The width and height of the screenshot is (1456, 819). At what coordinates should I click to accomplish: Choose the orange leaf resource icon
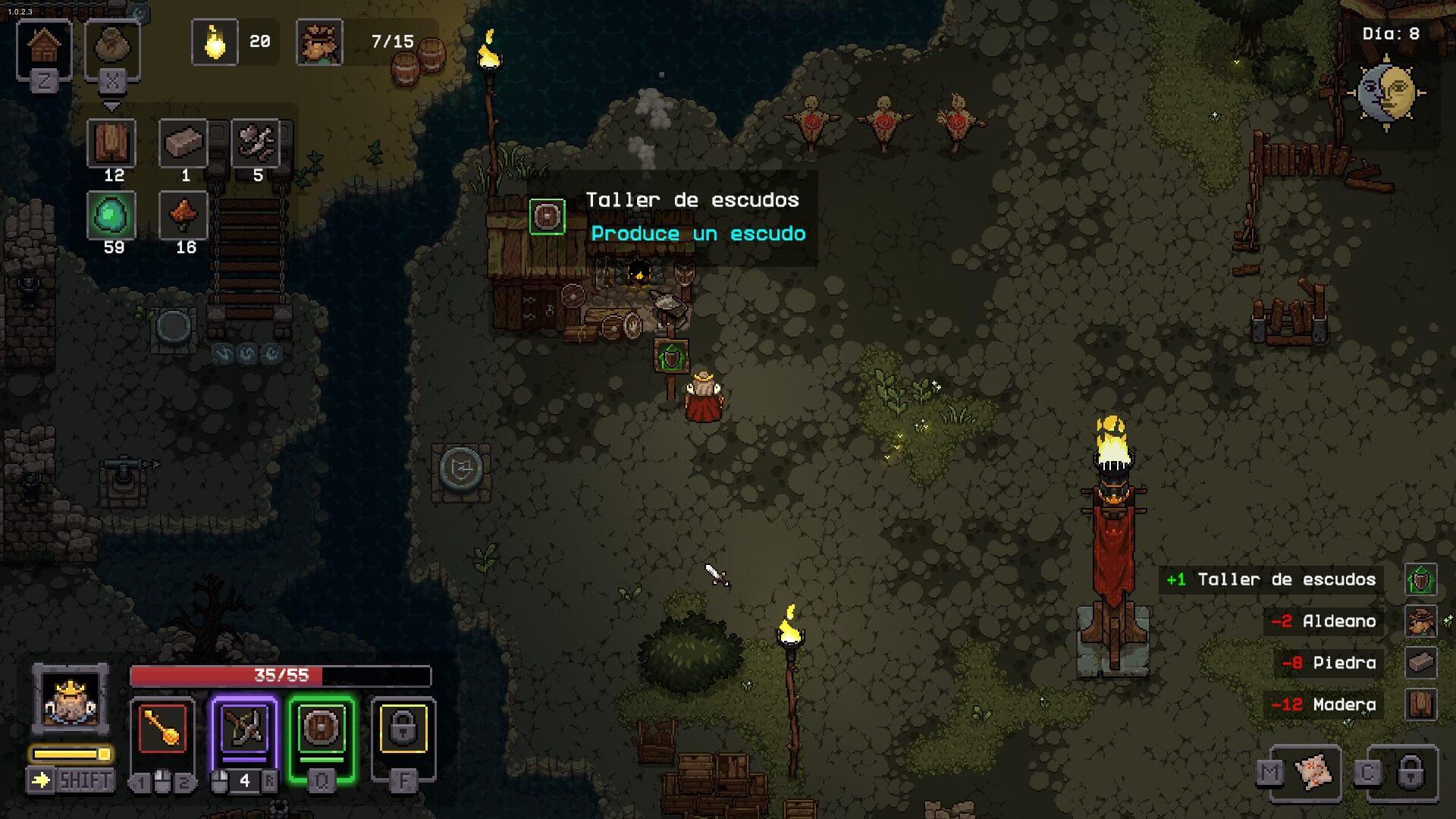click(184, 215)
